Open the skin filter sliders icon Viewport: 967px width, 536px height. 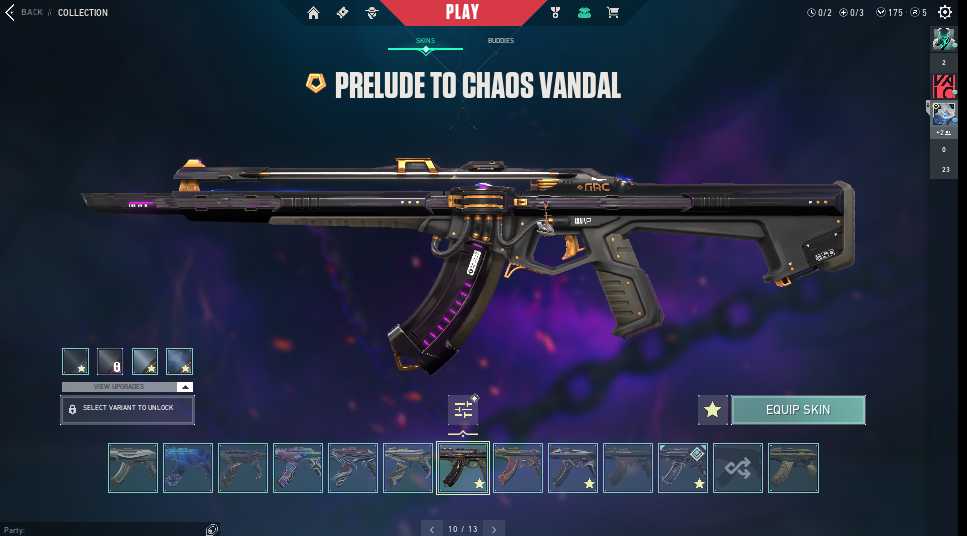463,410
